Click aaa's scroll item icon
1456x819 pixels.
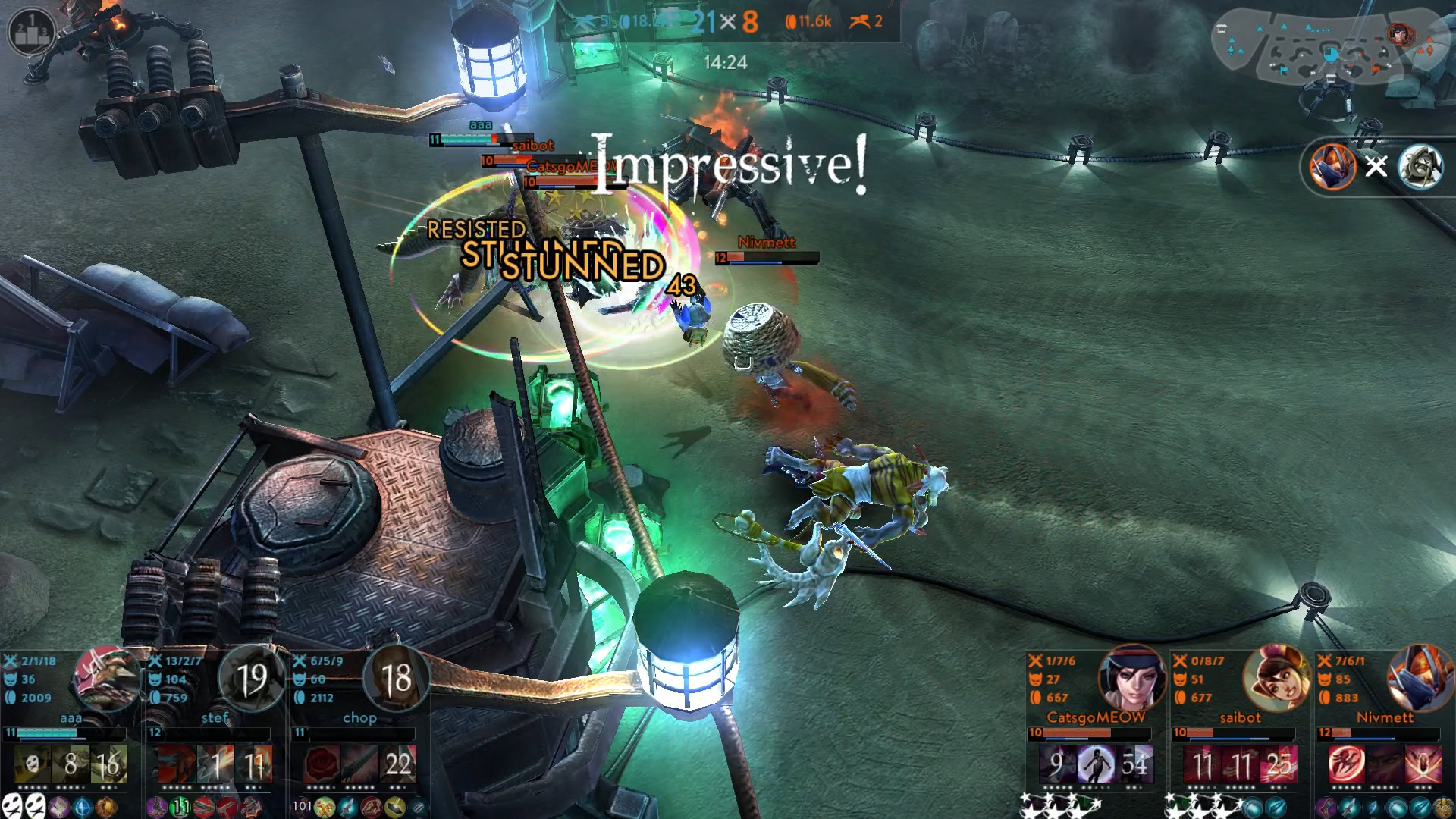pyautogui.click(x=58, y=807)
